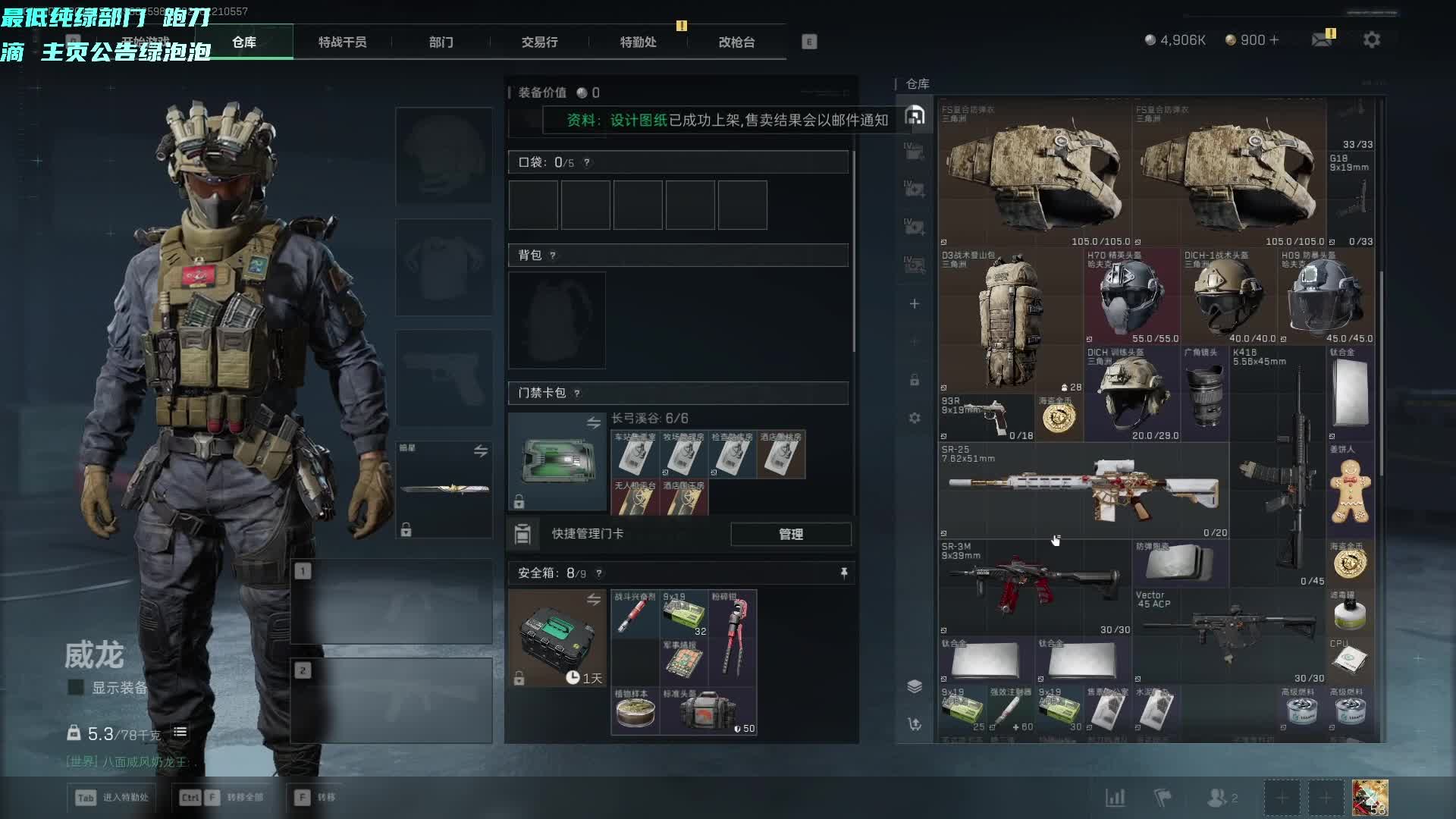Select the D3 tactical backpack item
This screenshot has width=1456, height=819.
pyautogui.click(x=1010, y=318)
